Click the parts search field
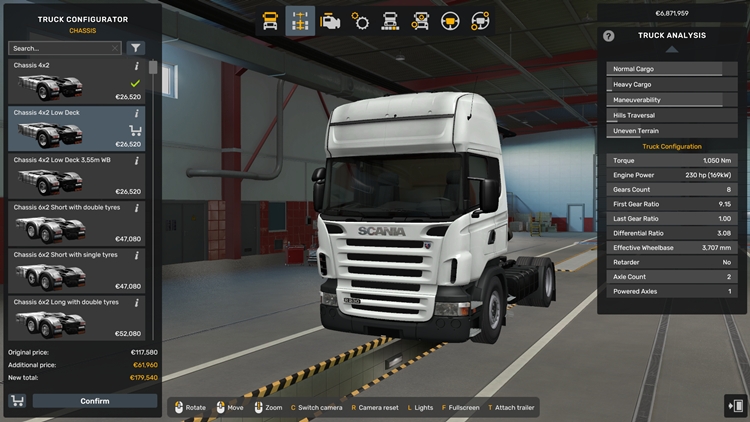 64,48
